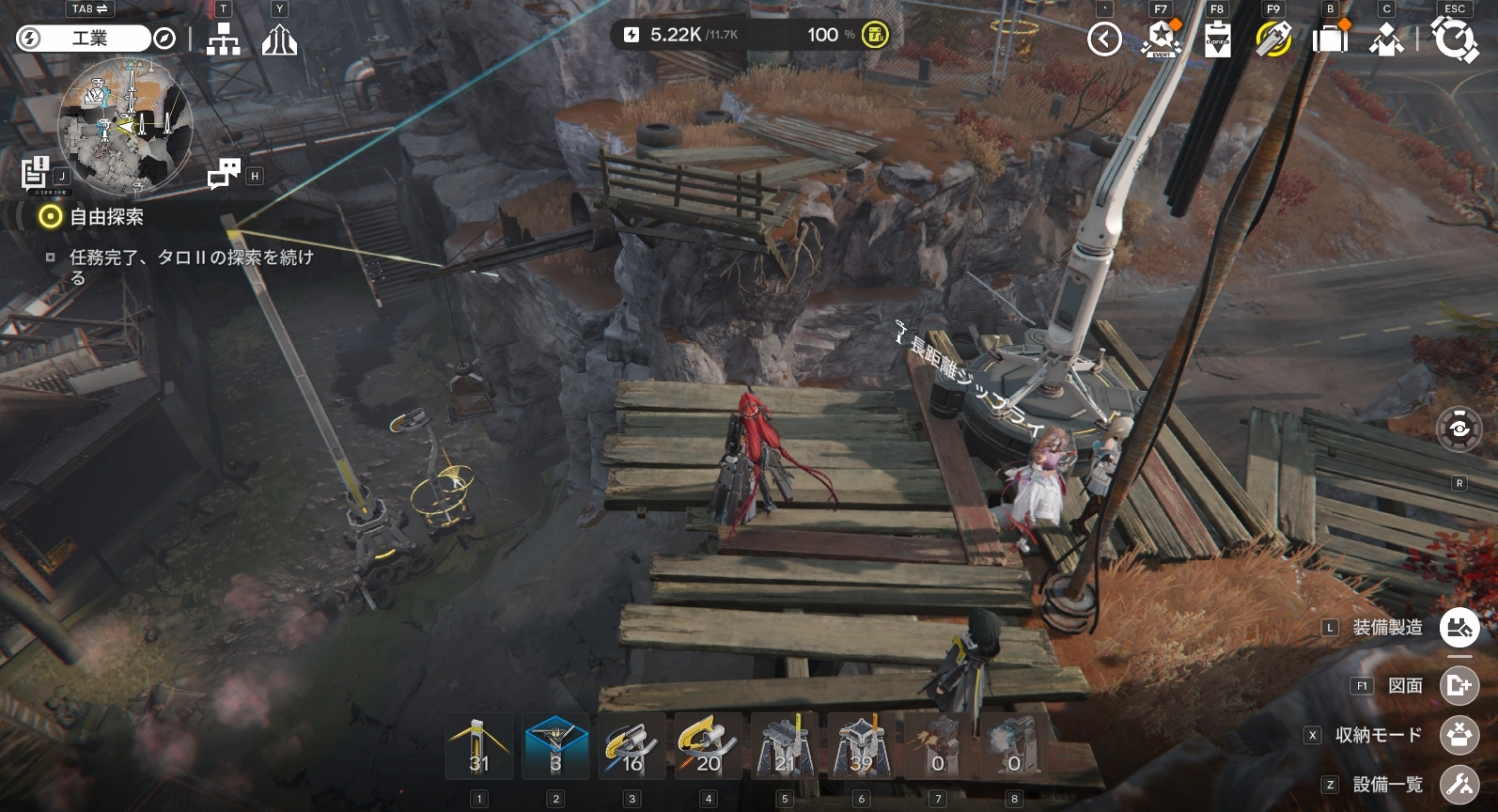The height and width of the screenshot is (812, 1498).
Task: Collapse the top menu with left-arrow circle
Action: pyautogui.click(x=1104, y=39)
